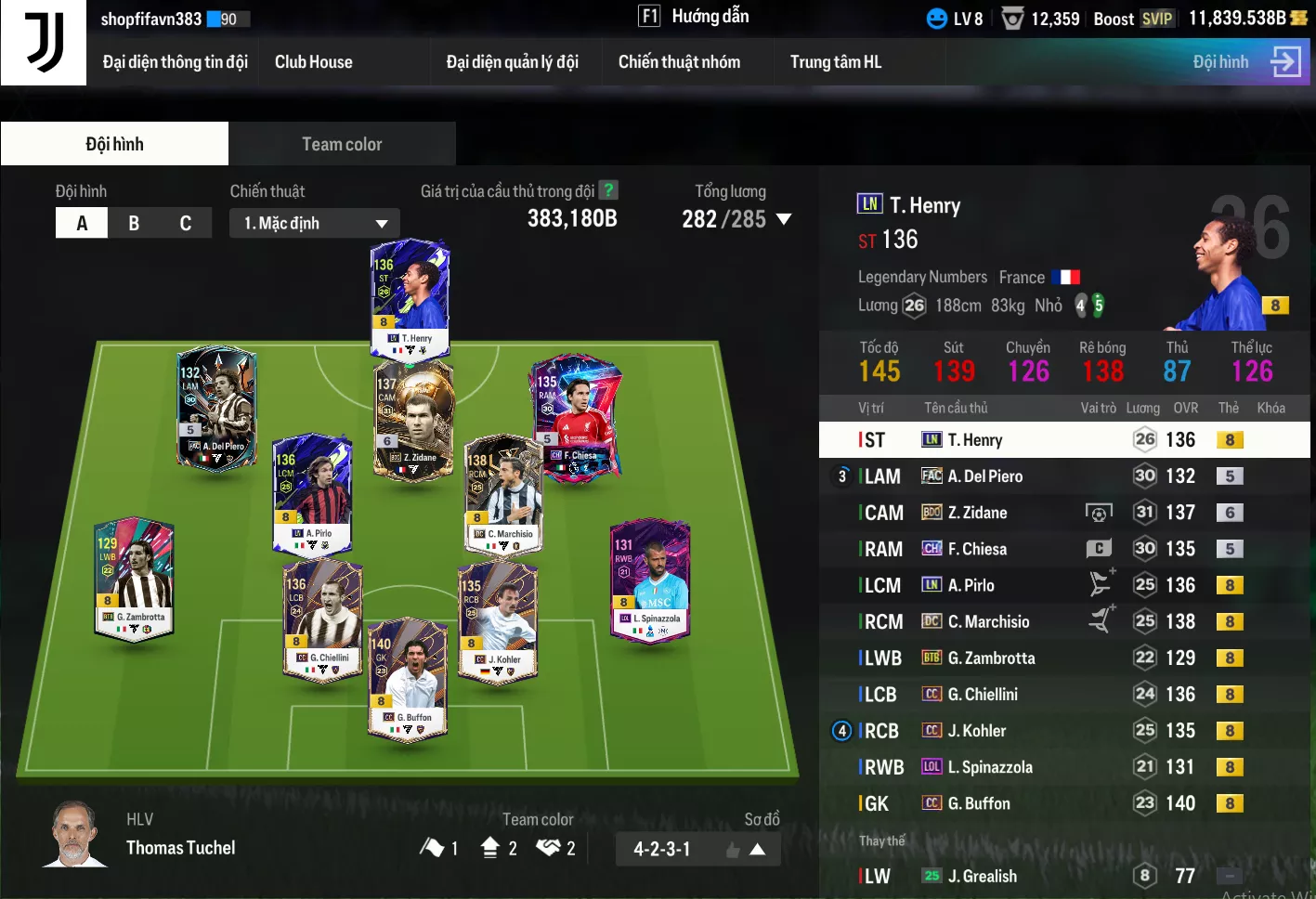Image resolution: width=1316 pixels, height=899 pixels.
Task: Open the Club House menu
Action: (x=313, y=62)
